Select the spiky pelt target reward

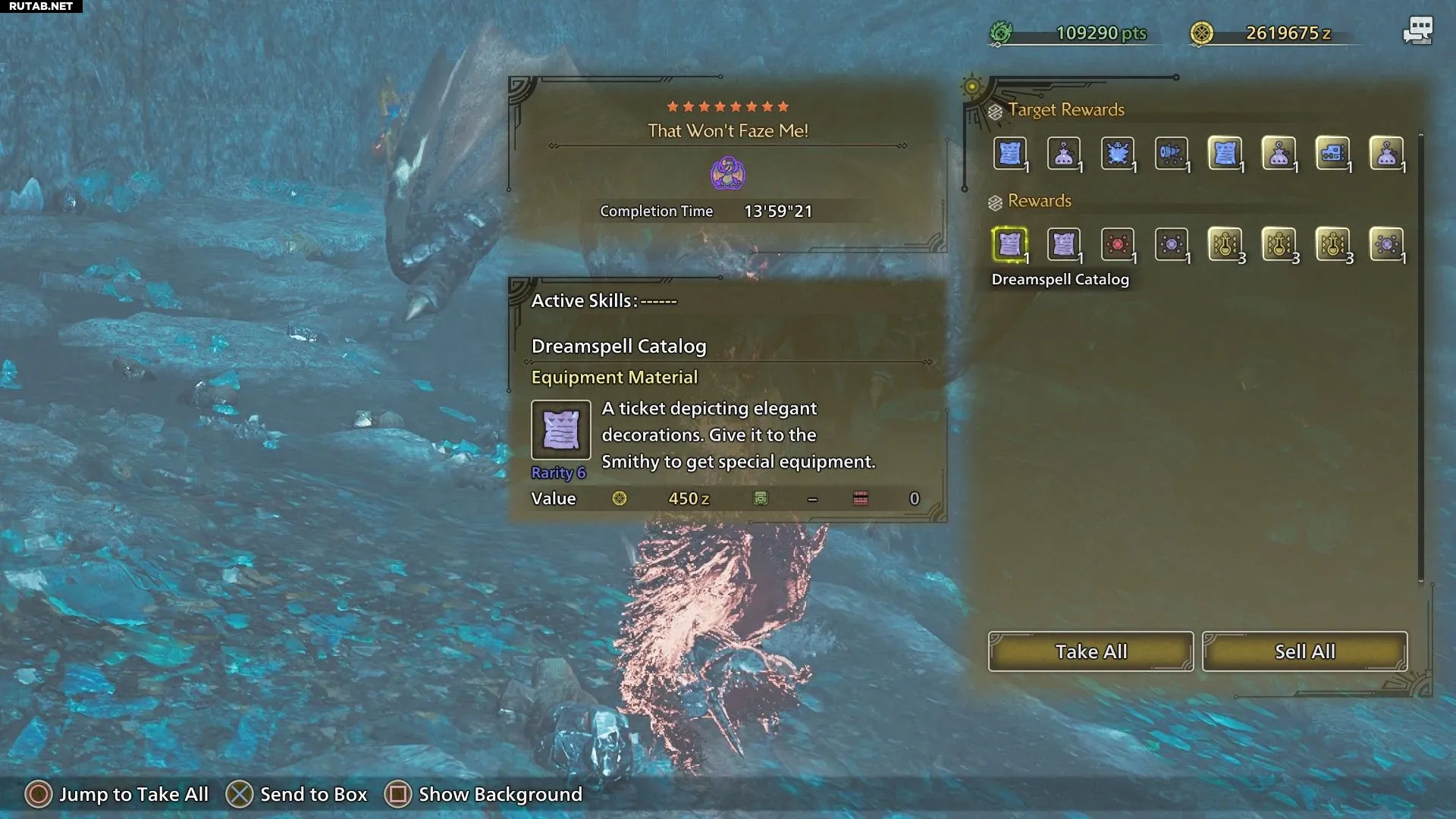pyautogui.click(x=1117, y=154)
